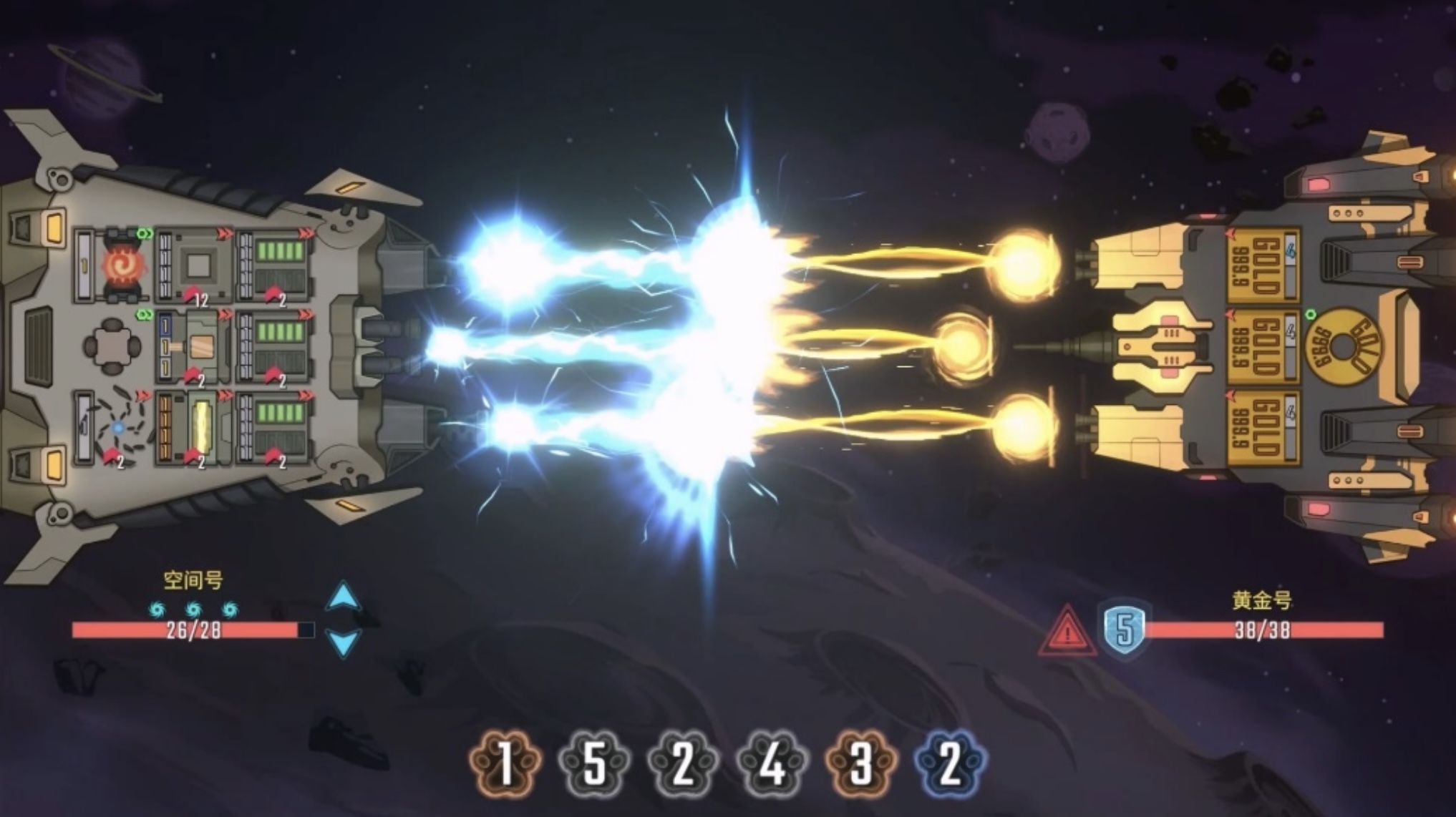Screen dimensions: 1456x817
Task: Inspect the enemy shield icon showing 5
Action: click(x=1125, y=631)
